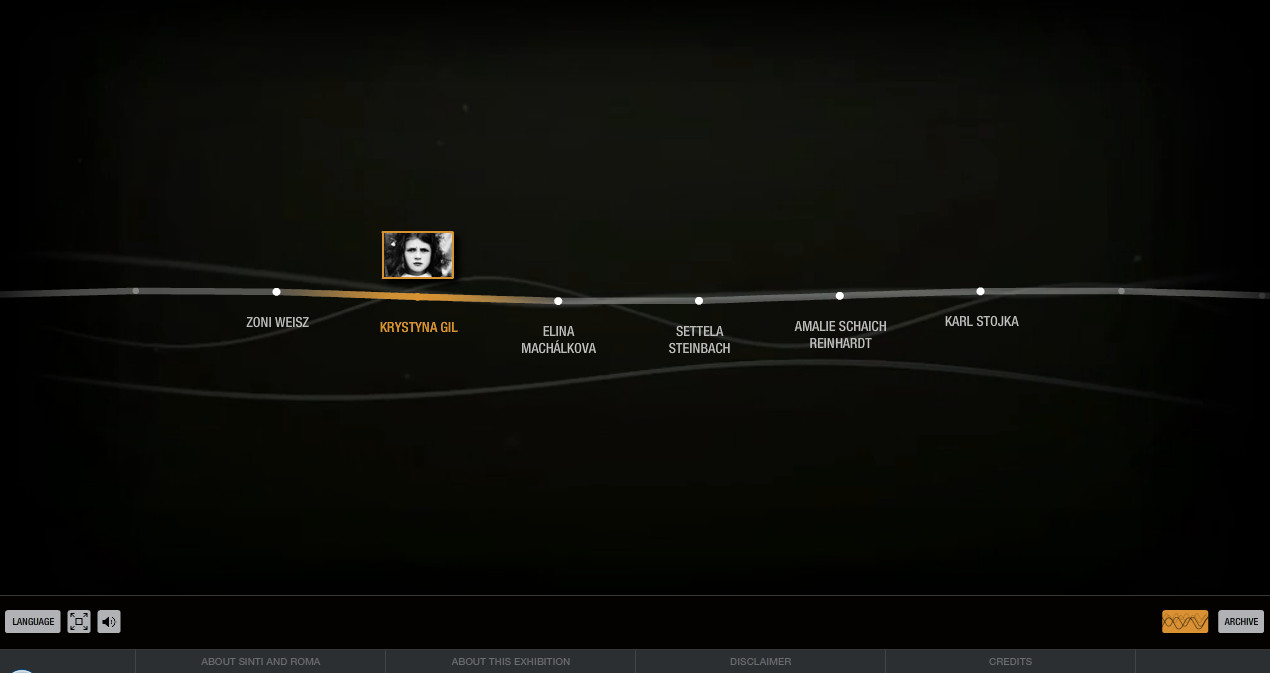
Task: Open Amalie Schaich Reinhardt's entry
Action: [x=840, y=334]
